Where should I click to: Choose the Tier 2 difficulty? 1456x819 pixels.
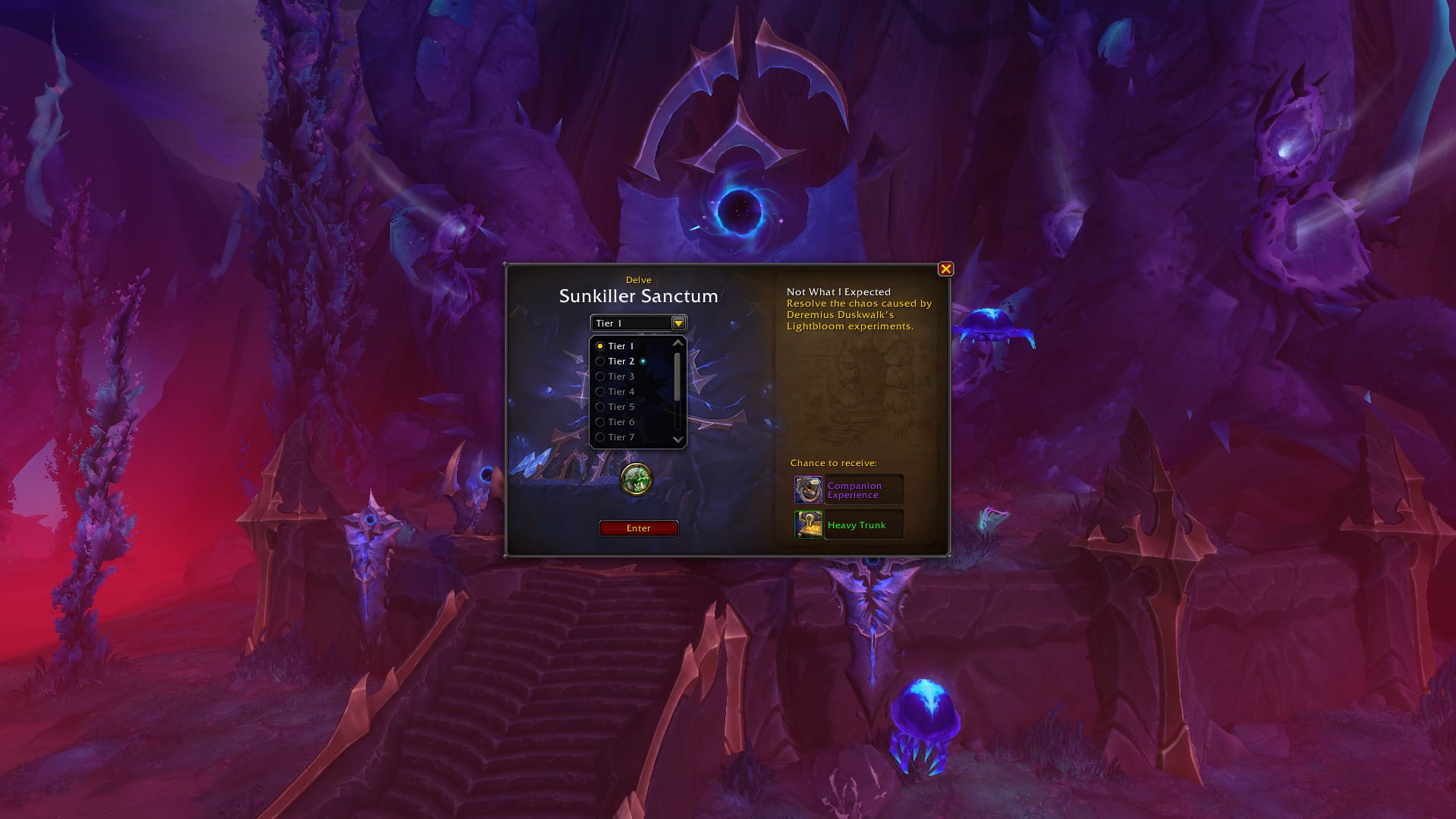620,361
